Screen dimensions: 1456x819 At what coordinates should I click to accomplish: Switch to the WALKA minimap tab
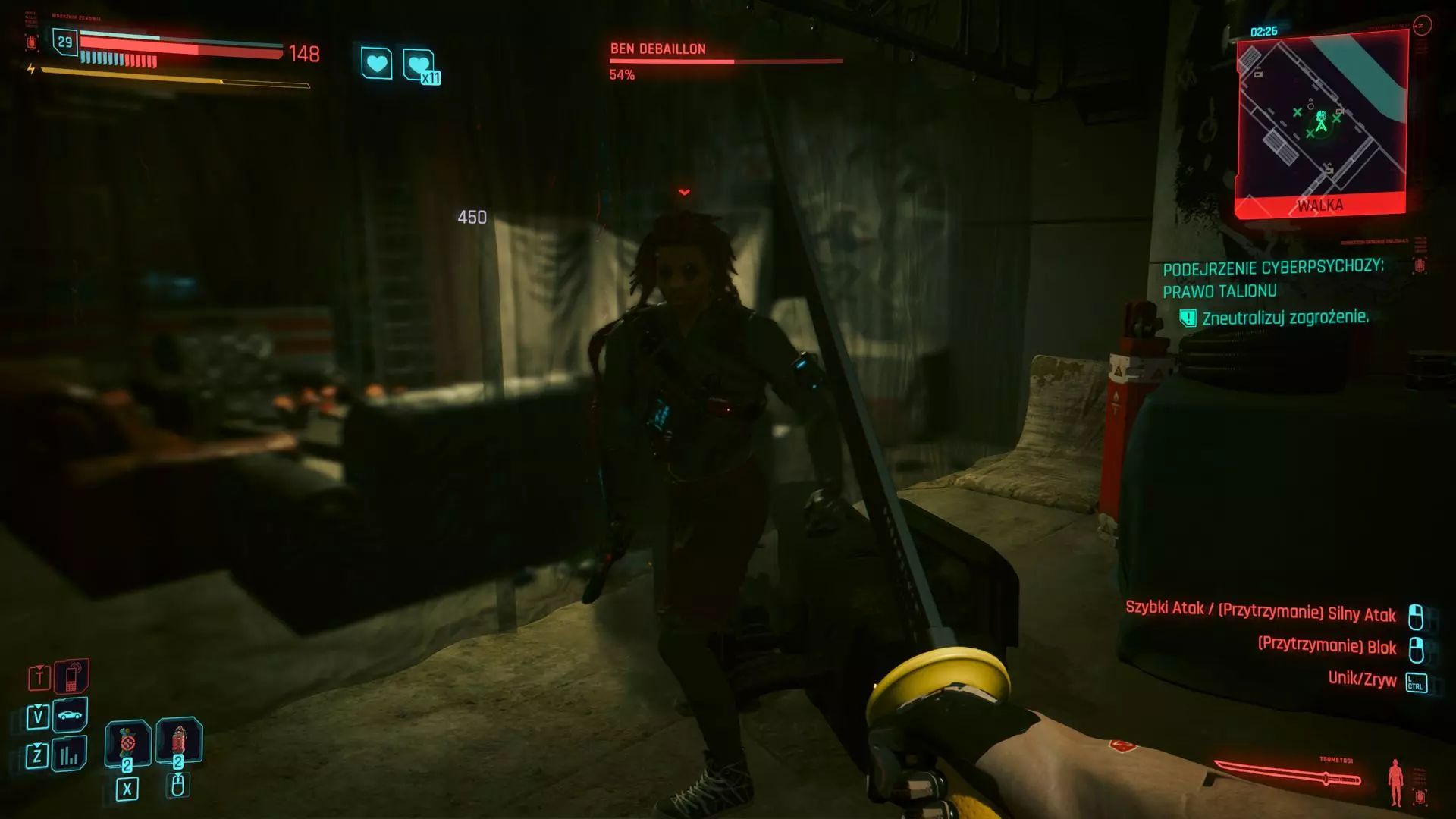click(1323, 203)
